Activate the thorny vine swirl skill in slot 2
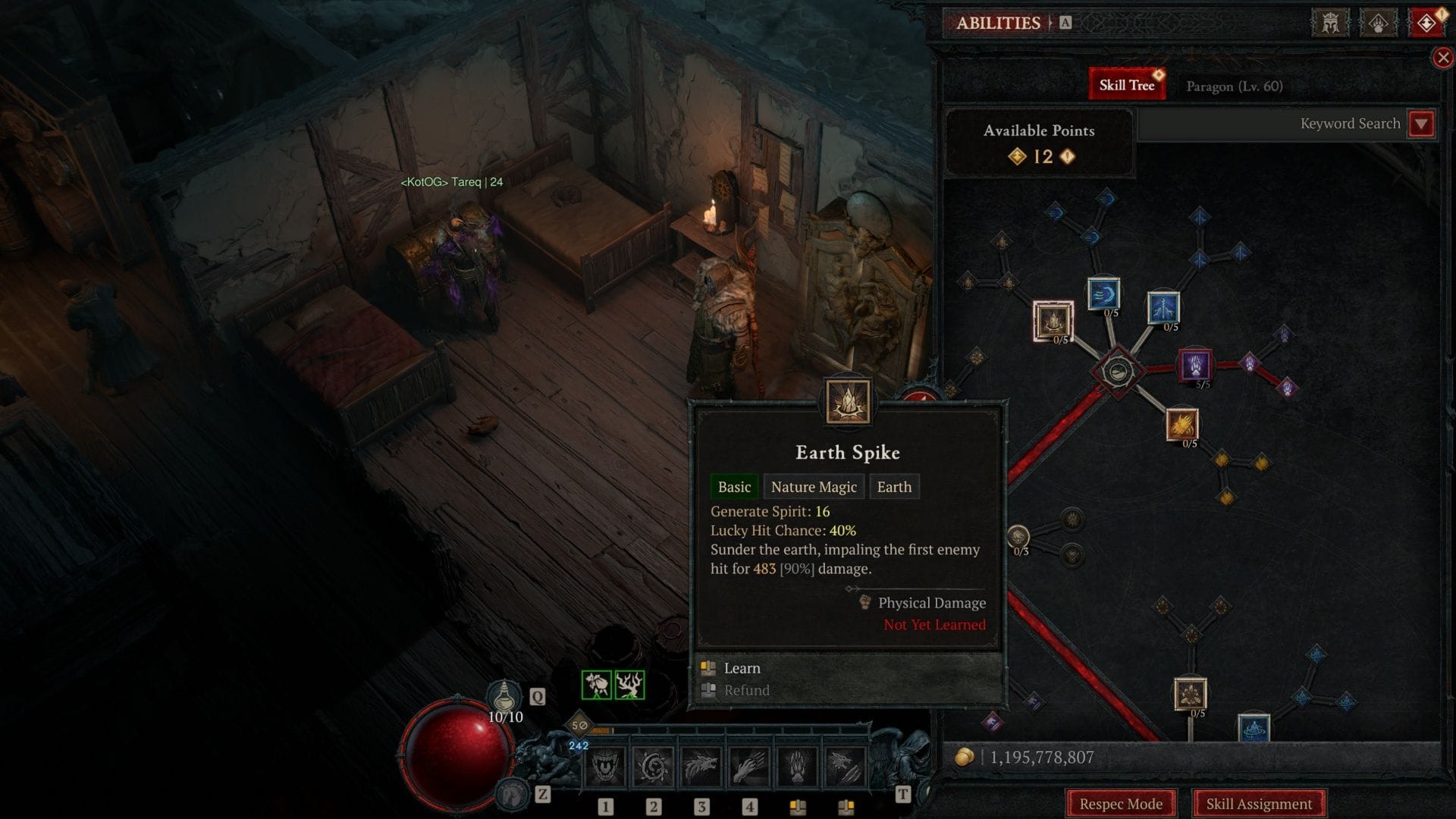Image resolution: width=1456 pixels, height=819 pixels. click(653, 767)
